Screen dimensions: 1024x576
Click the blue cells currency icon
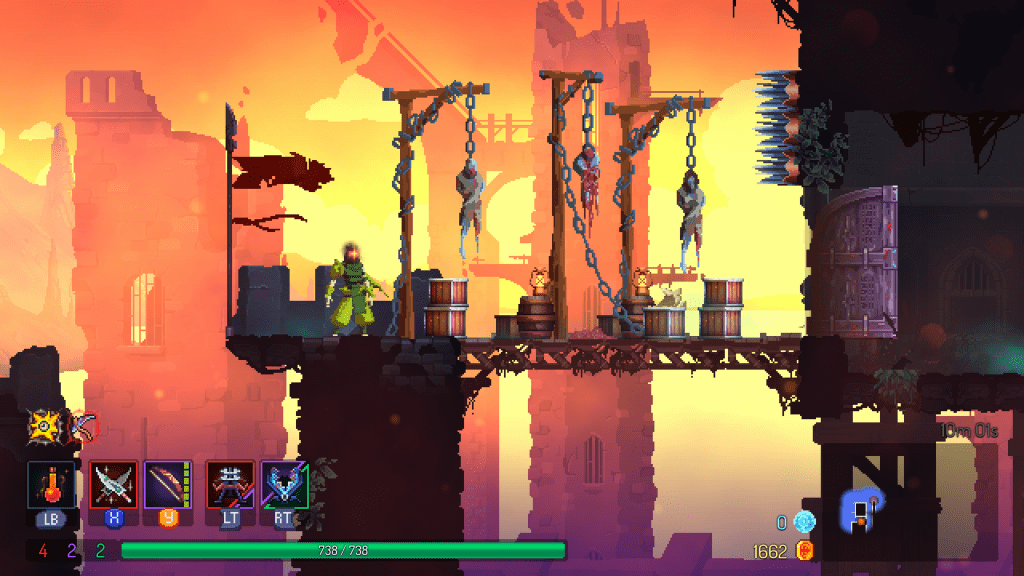coord(804,522)
